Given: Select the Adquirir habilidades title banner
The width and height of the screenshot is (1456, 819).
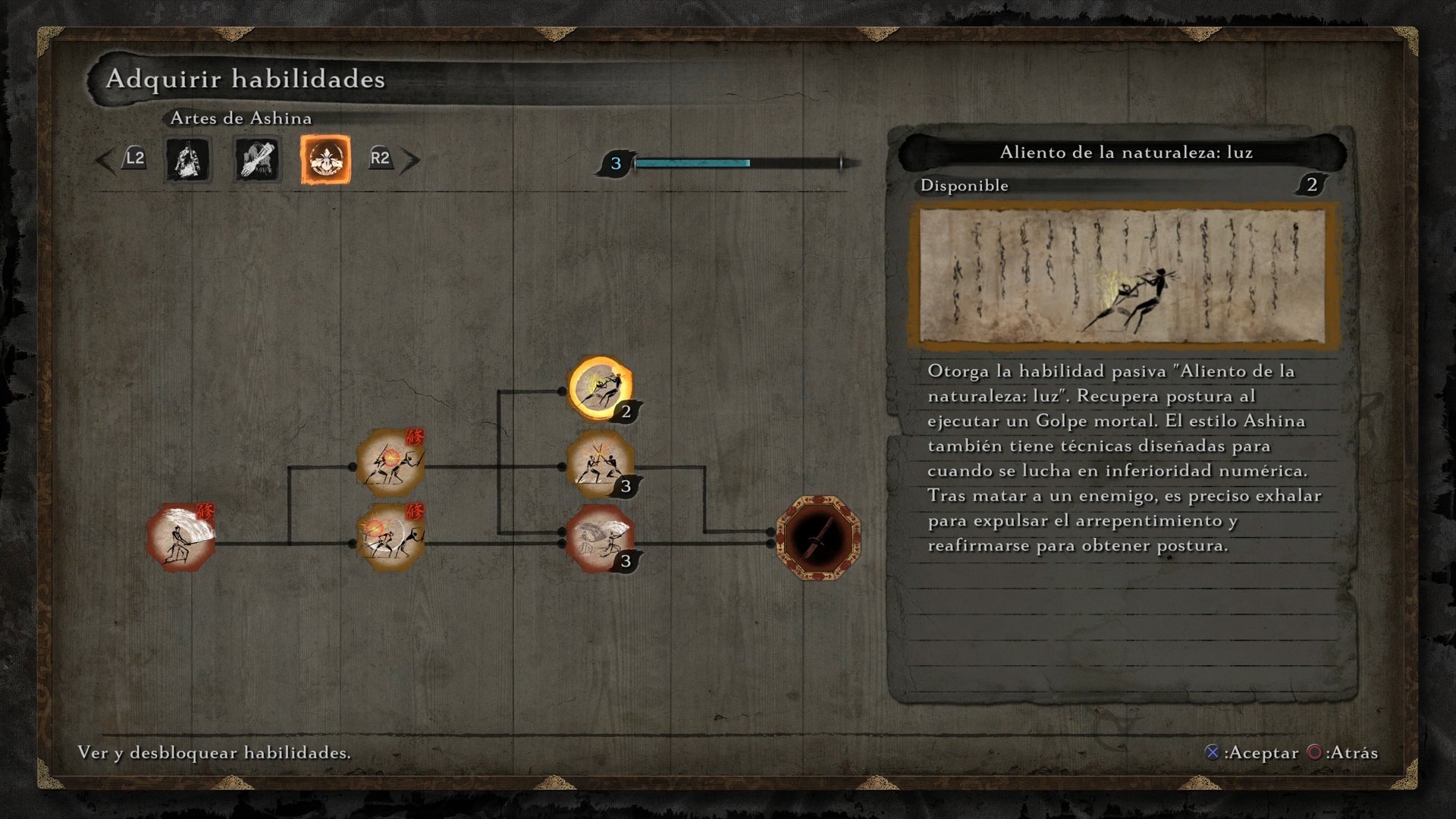Looking at the screenshot, I should 246,77.
